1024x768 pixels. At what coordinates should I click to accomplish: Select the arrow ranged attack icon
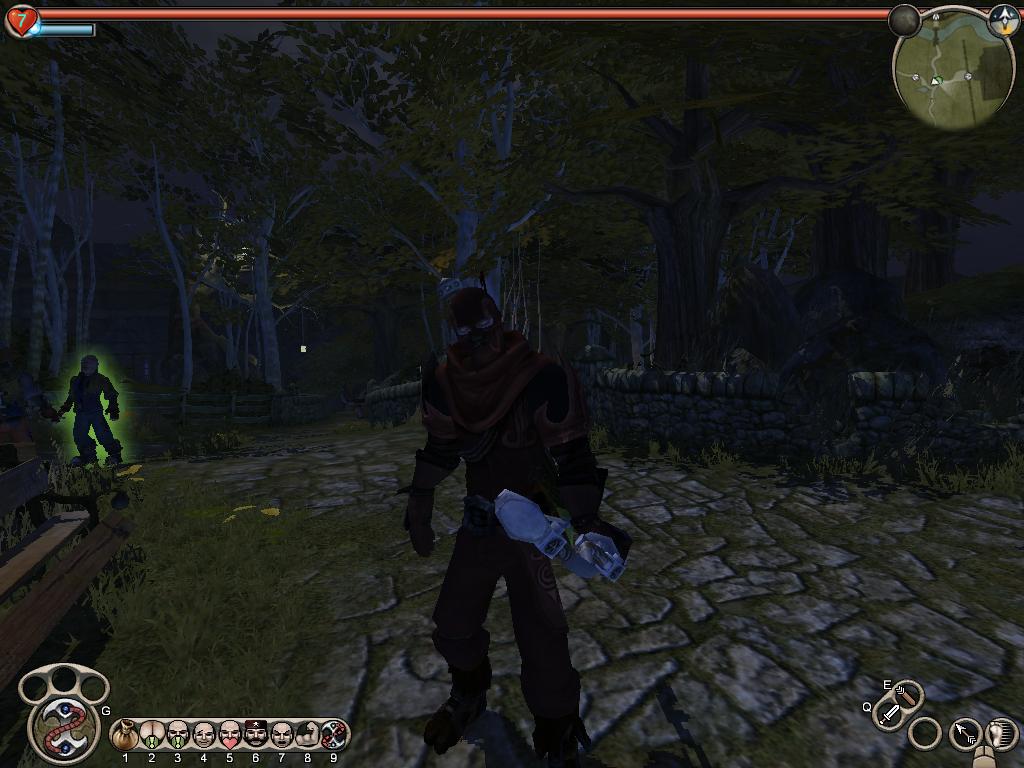[965, 734]
